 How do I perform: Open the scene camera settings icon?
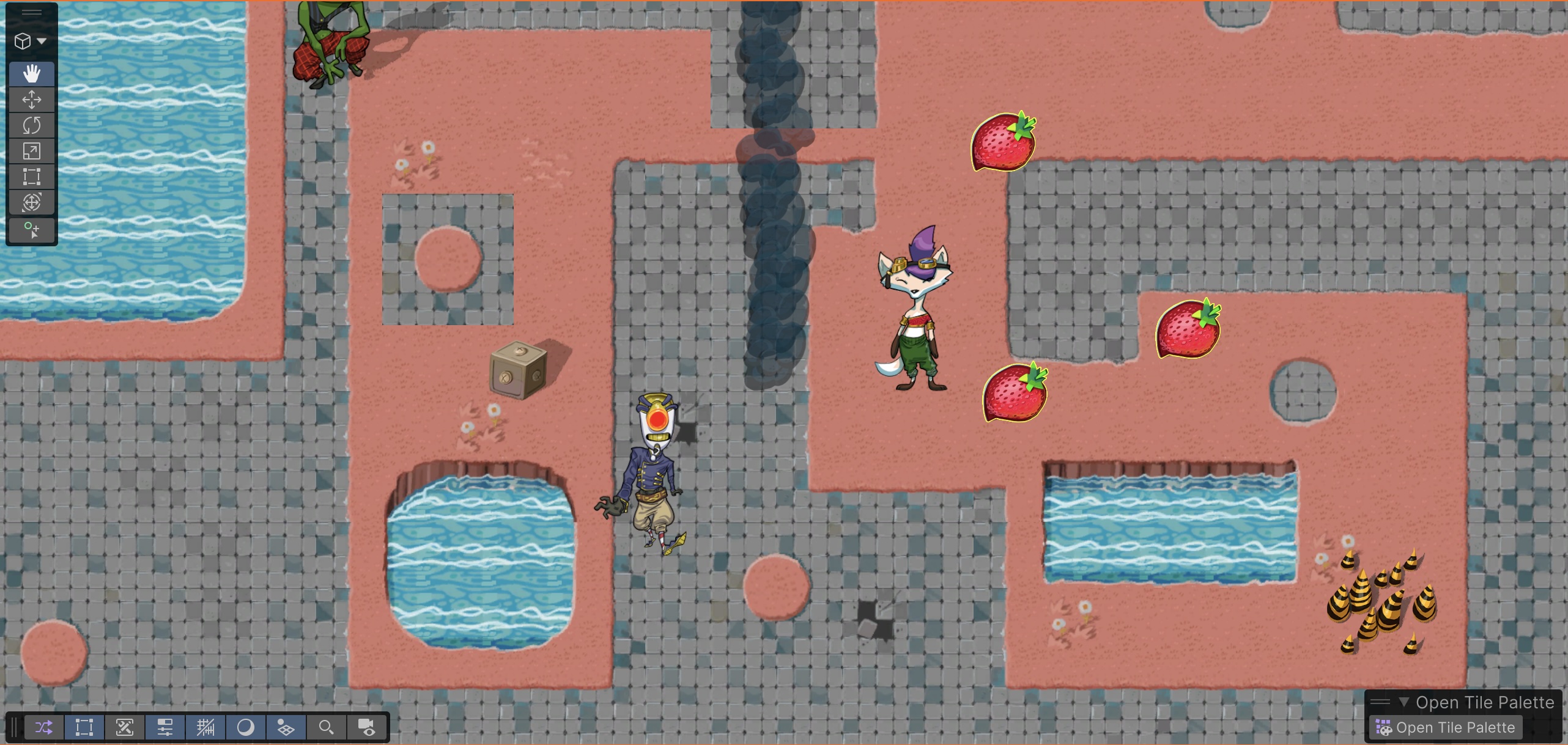[x=367, y=727]
